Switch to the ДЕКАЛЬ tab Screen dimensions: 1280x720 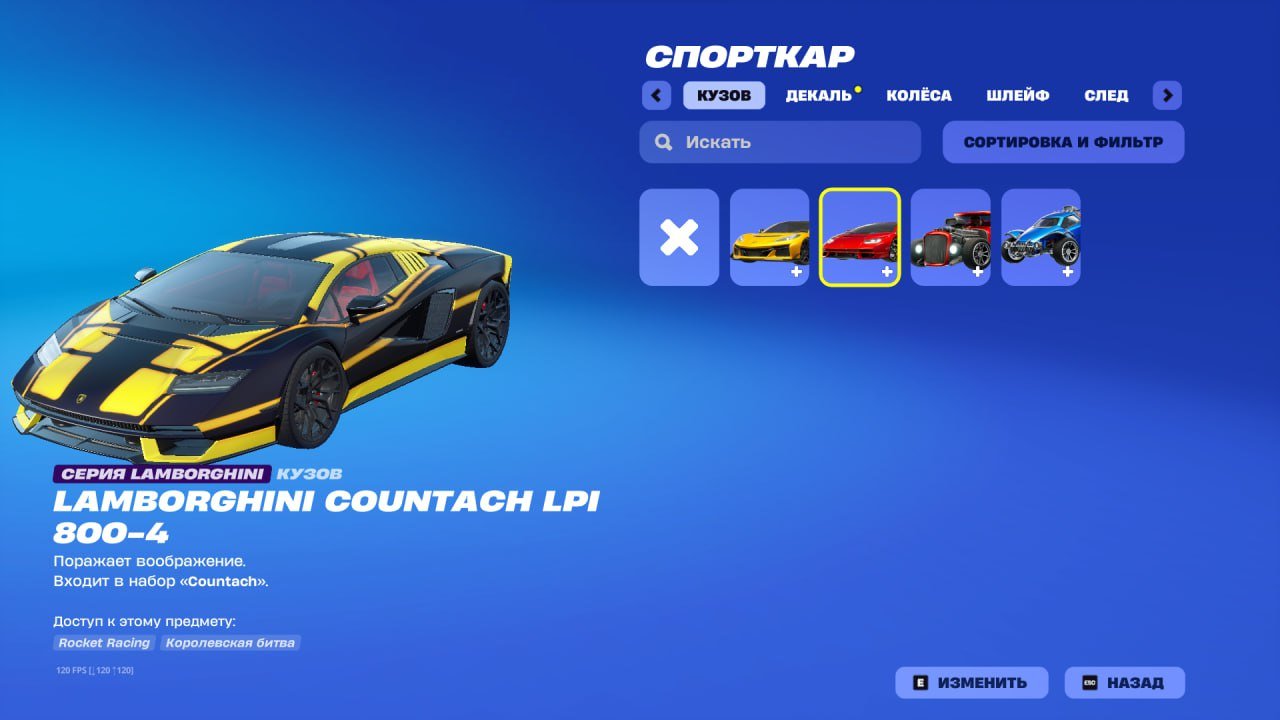point(820,95)
